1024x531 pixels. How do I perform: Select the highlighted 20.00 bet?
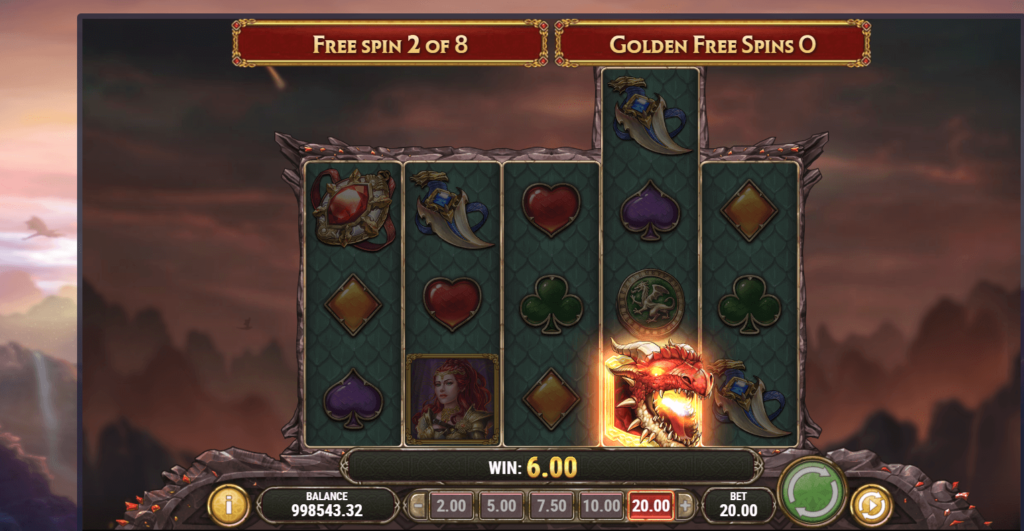click(x=650, y=506)
